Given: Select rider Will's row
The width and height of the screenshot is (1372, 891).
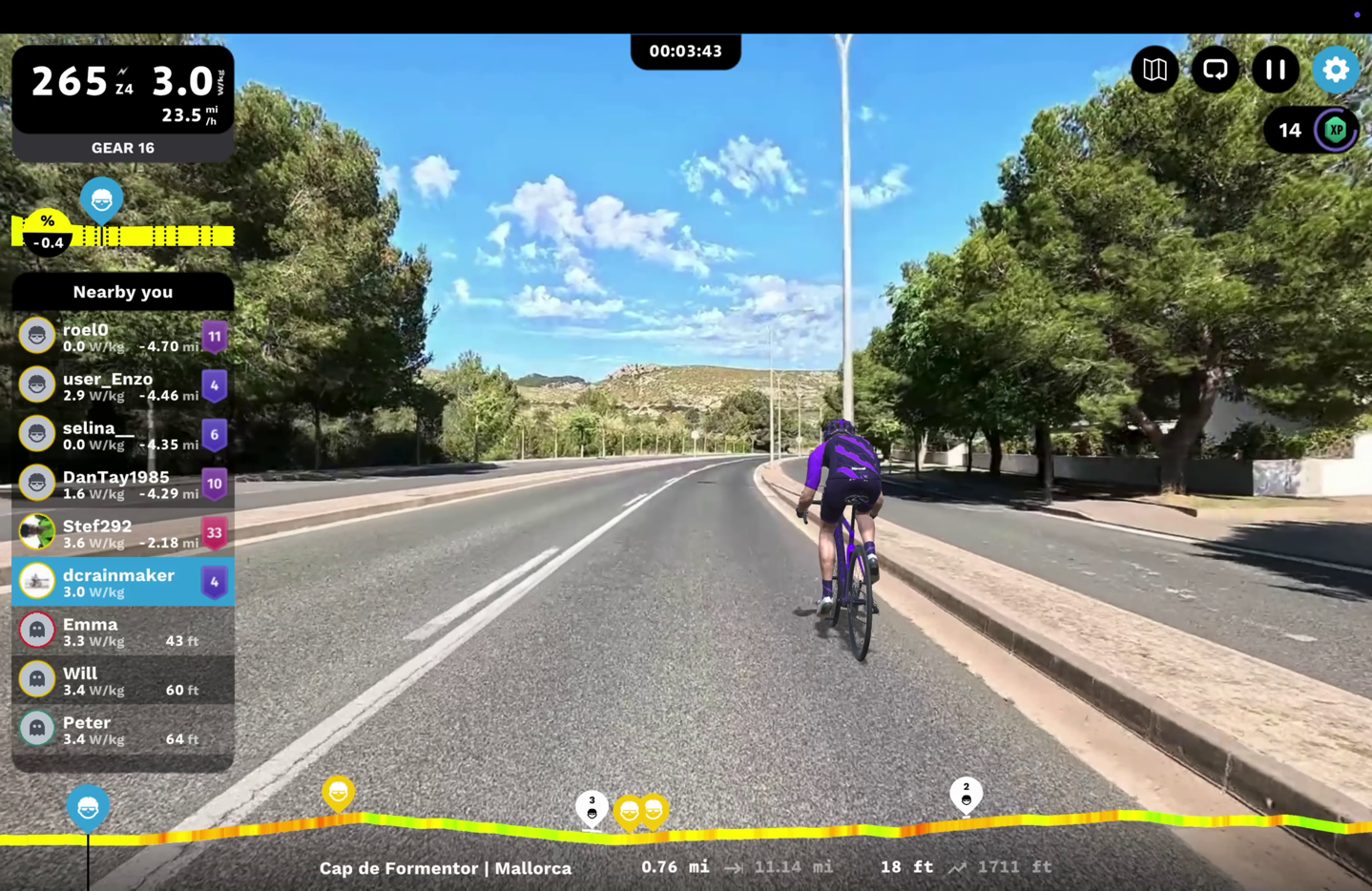Looking at the screenshot, I should click(122, 680).
